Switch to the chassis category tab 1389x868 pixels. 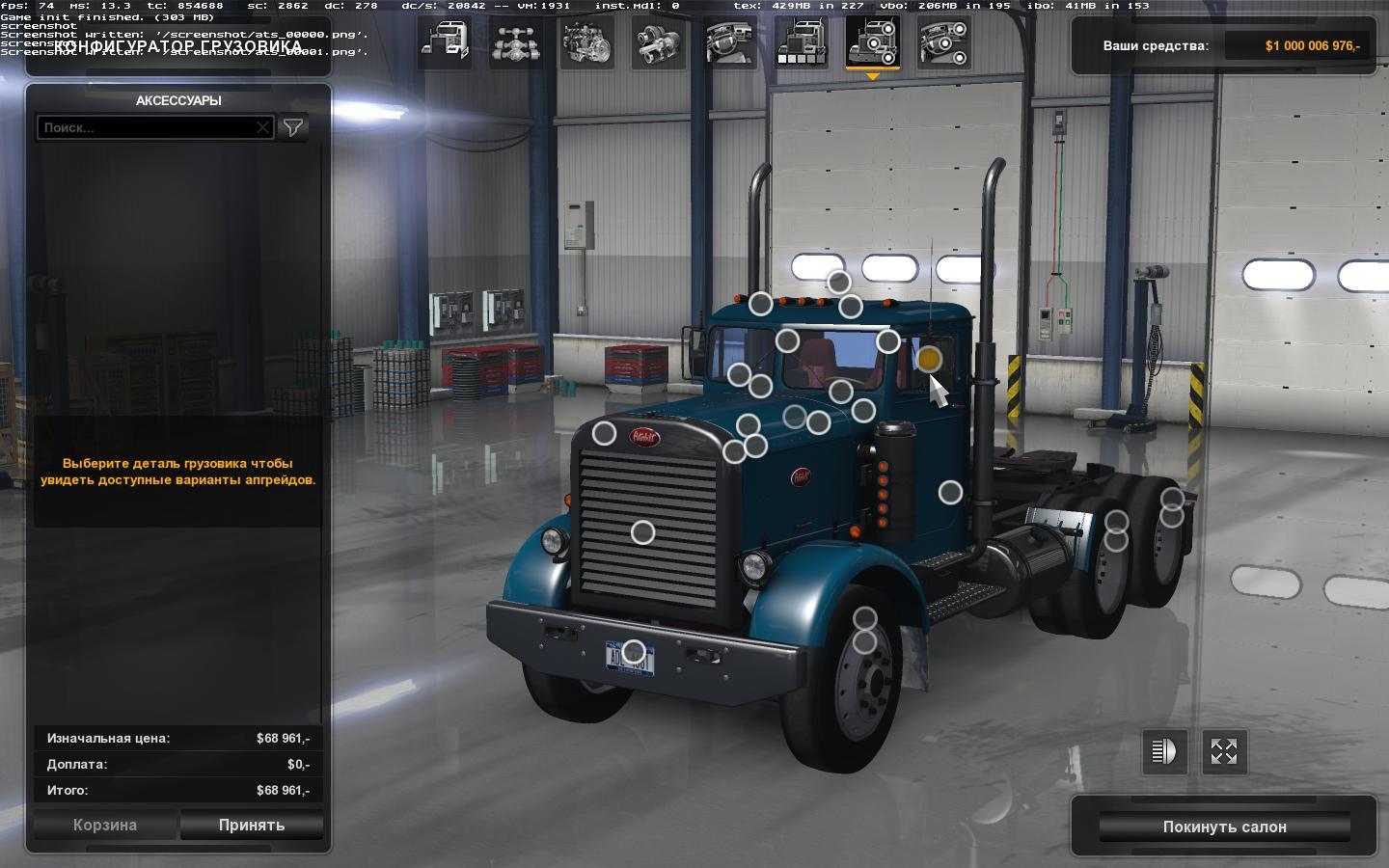(x=517, y=42)
